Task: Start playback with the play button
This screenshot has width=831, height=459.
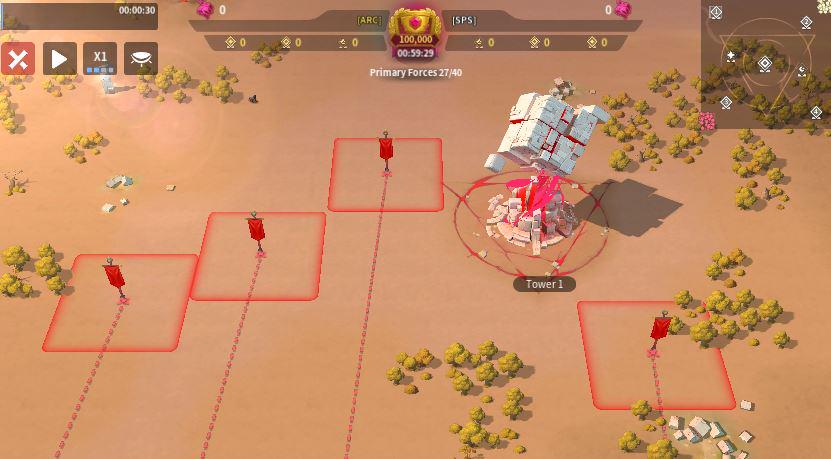Action: pos(59,58)
